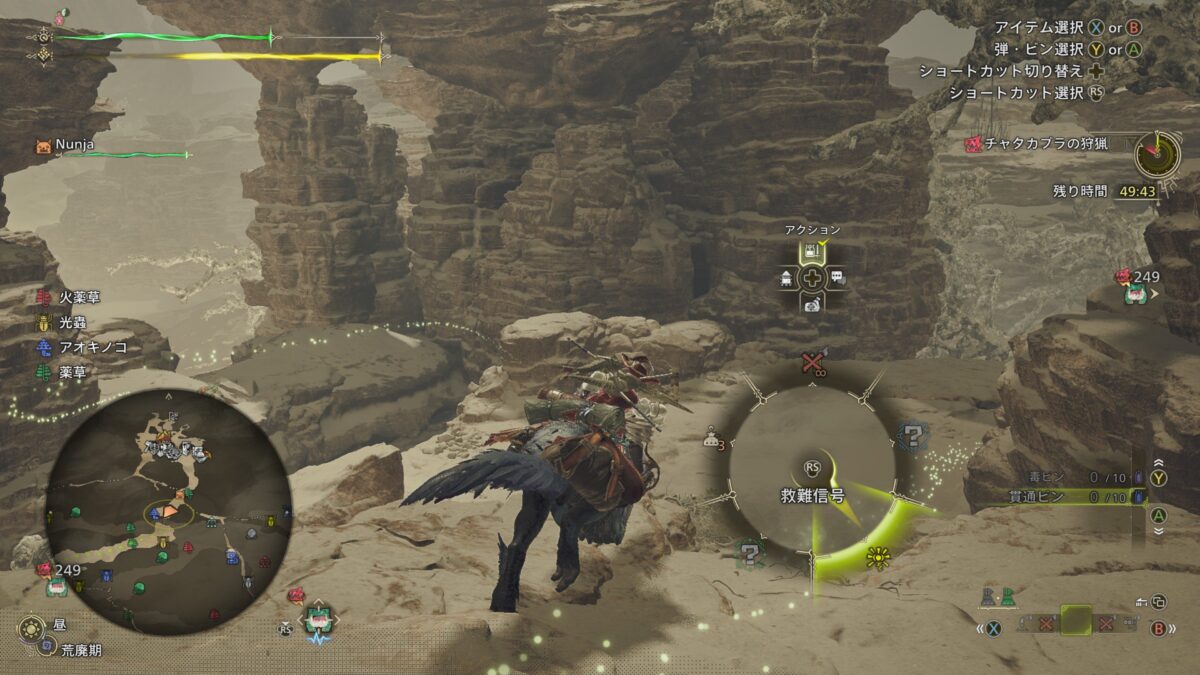
Task: Select the highlighted green item bar slot
Action: 1076,621
